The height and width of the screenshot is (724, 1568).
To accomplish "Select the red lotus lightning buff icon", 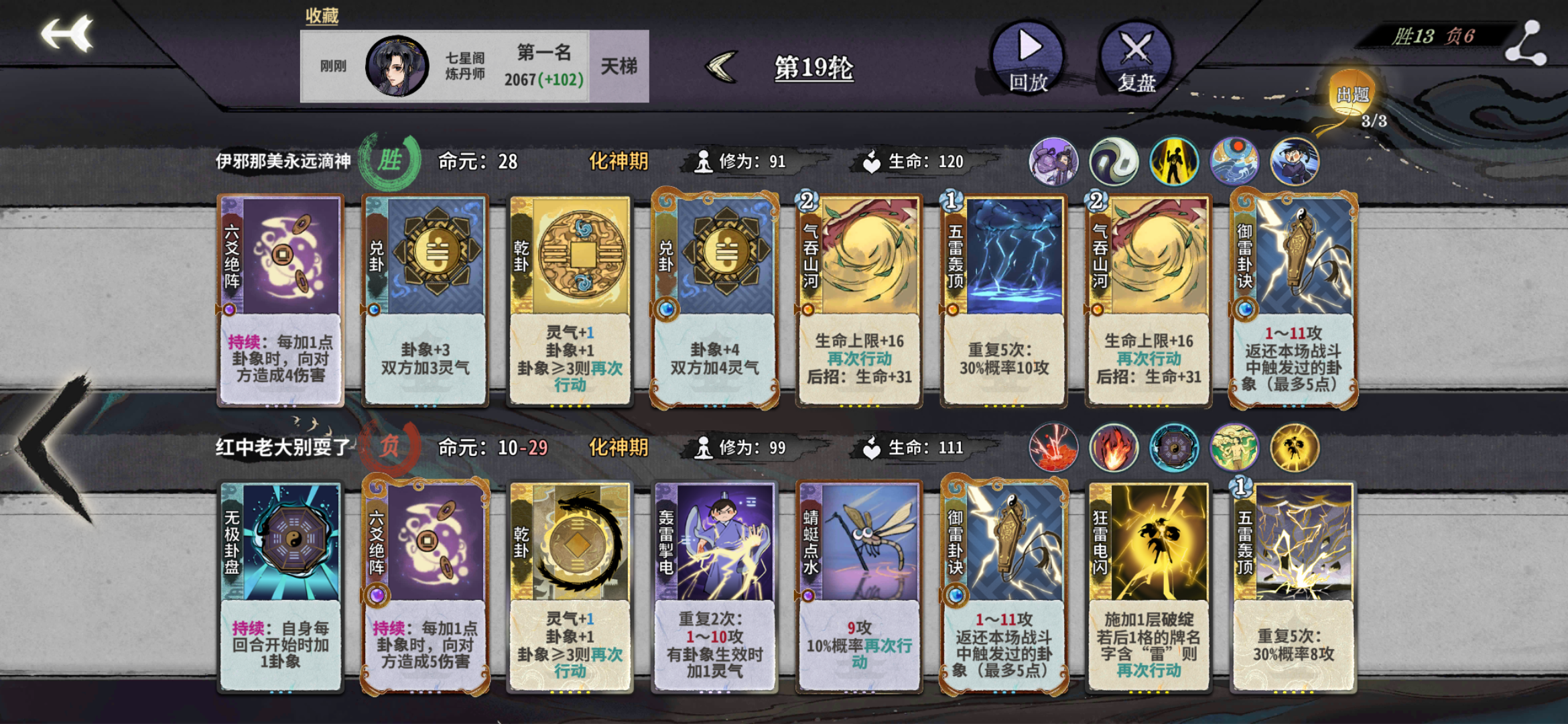I will tap(1054, 447).
